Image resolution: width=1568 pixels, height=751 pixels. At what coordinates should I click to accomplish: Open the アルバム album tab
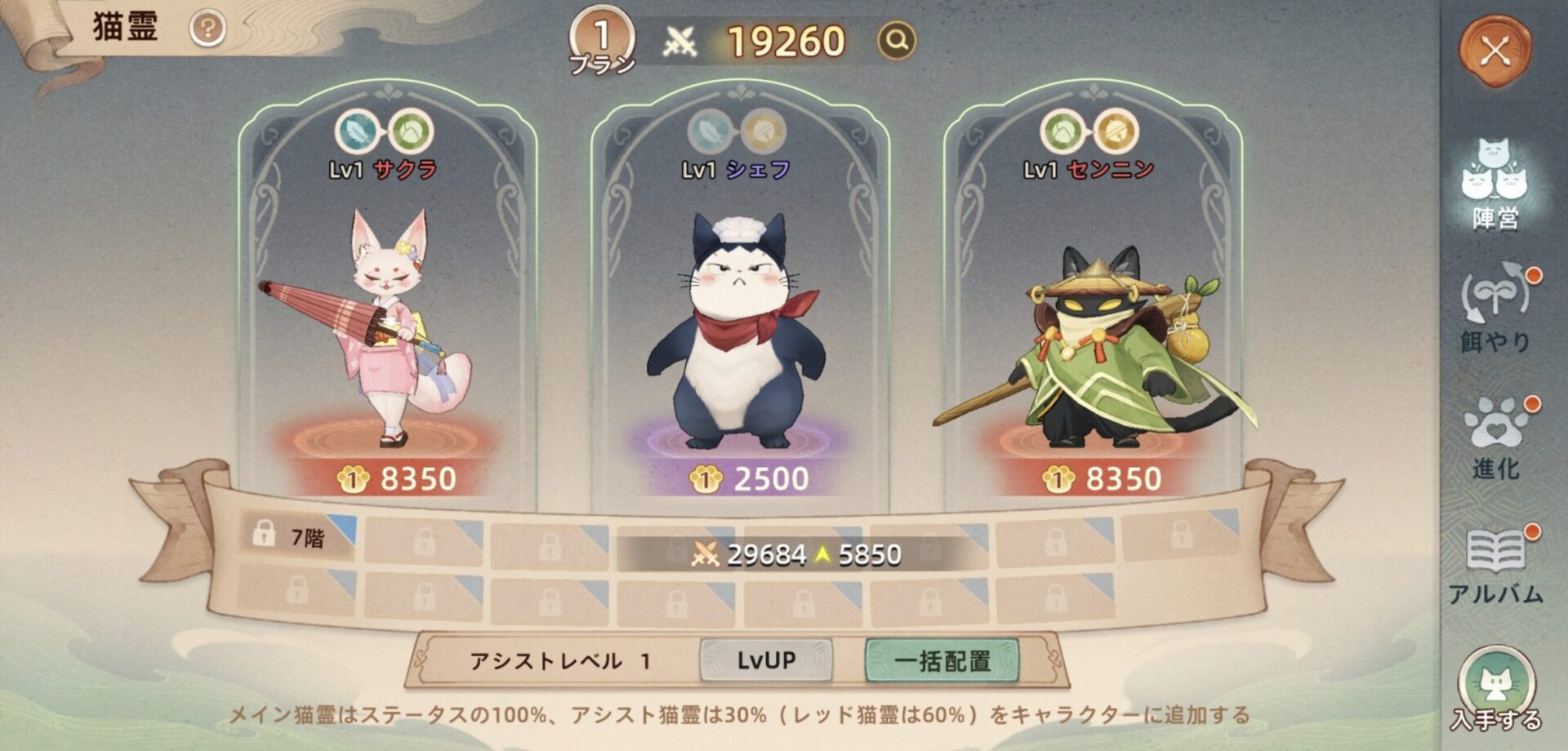tap(1496, 565)
